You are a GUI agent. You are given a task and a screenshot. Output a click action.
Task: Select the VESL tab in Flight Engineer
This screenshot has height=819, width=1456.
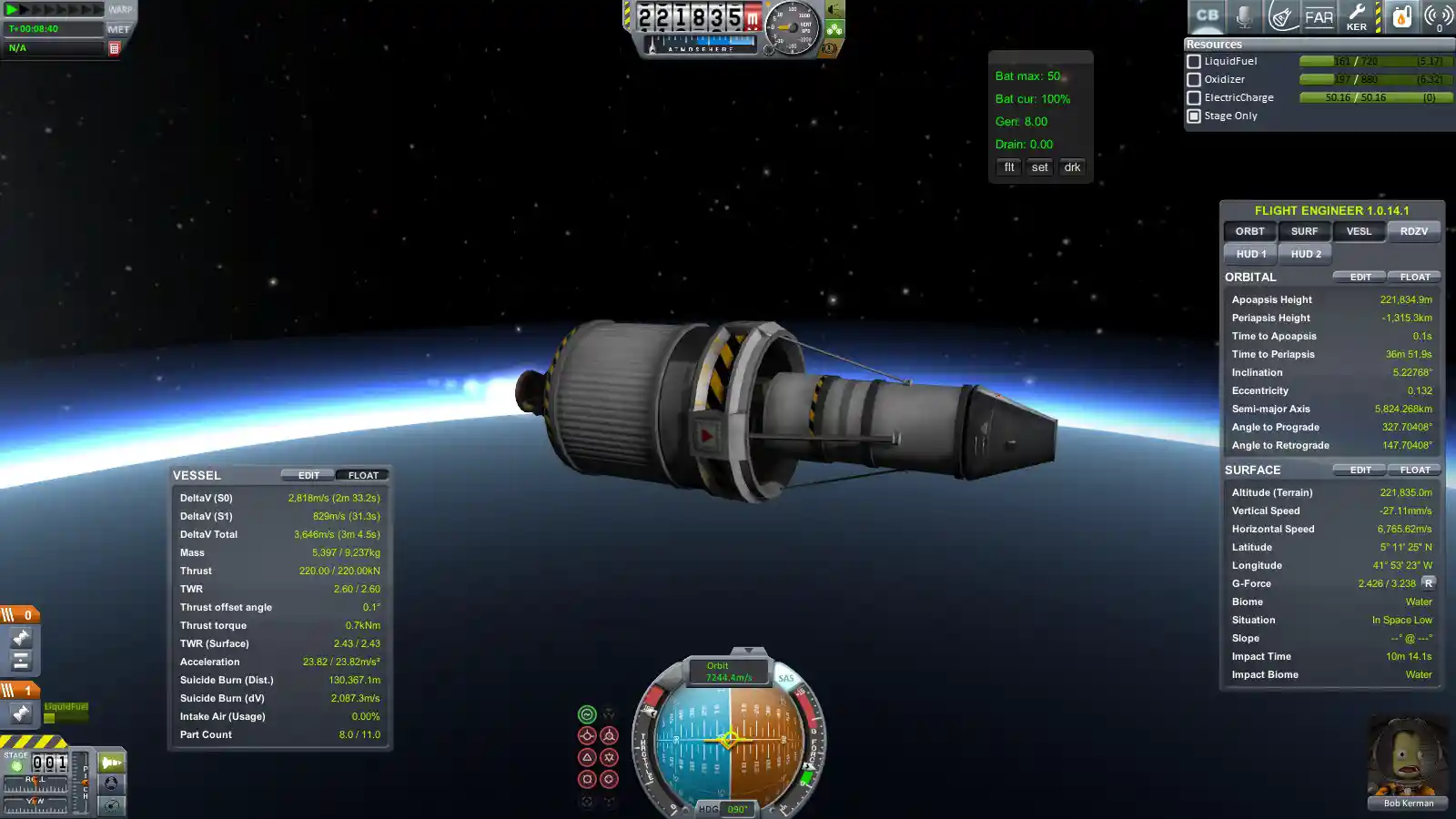coord(1359,231)
